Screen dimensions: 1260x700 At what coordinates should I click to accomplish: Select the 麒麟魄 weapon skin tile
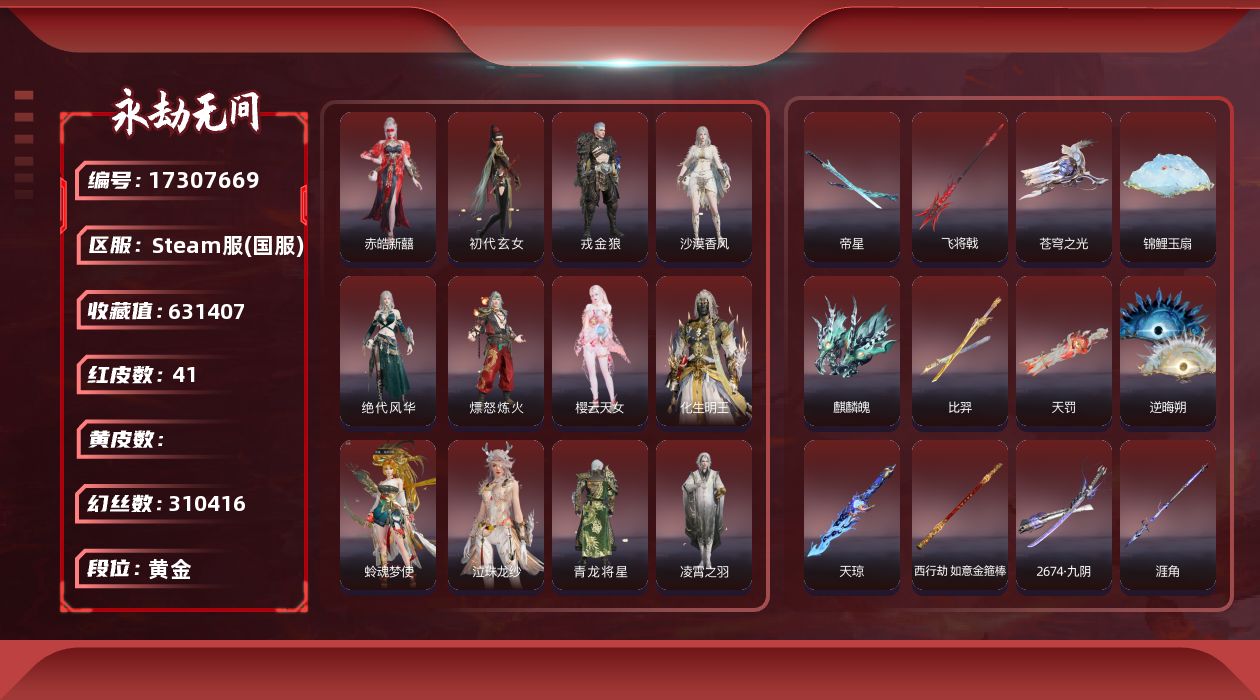852,351
